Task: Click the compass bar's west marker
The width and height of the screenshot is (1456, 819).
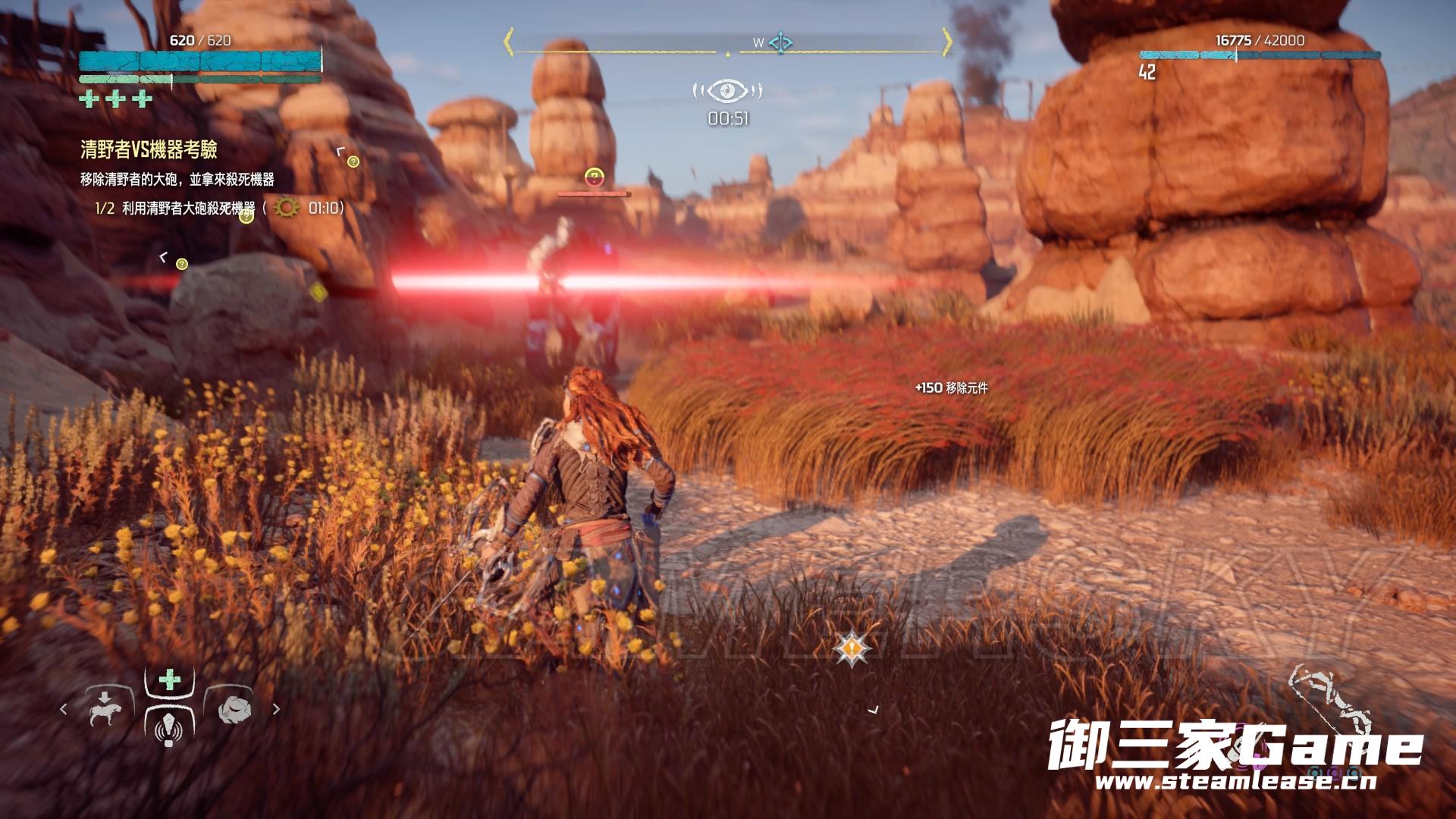Action: [x=758, y=43]
